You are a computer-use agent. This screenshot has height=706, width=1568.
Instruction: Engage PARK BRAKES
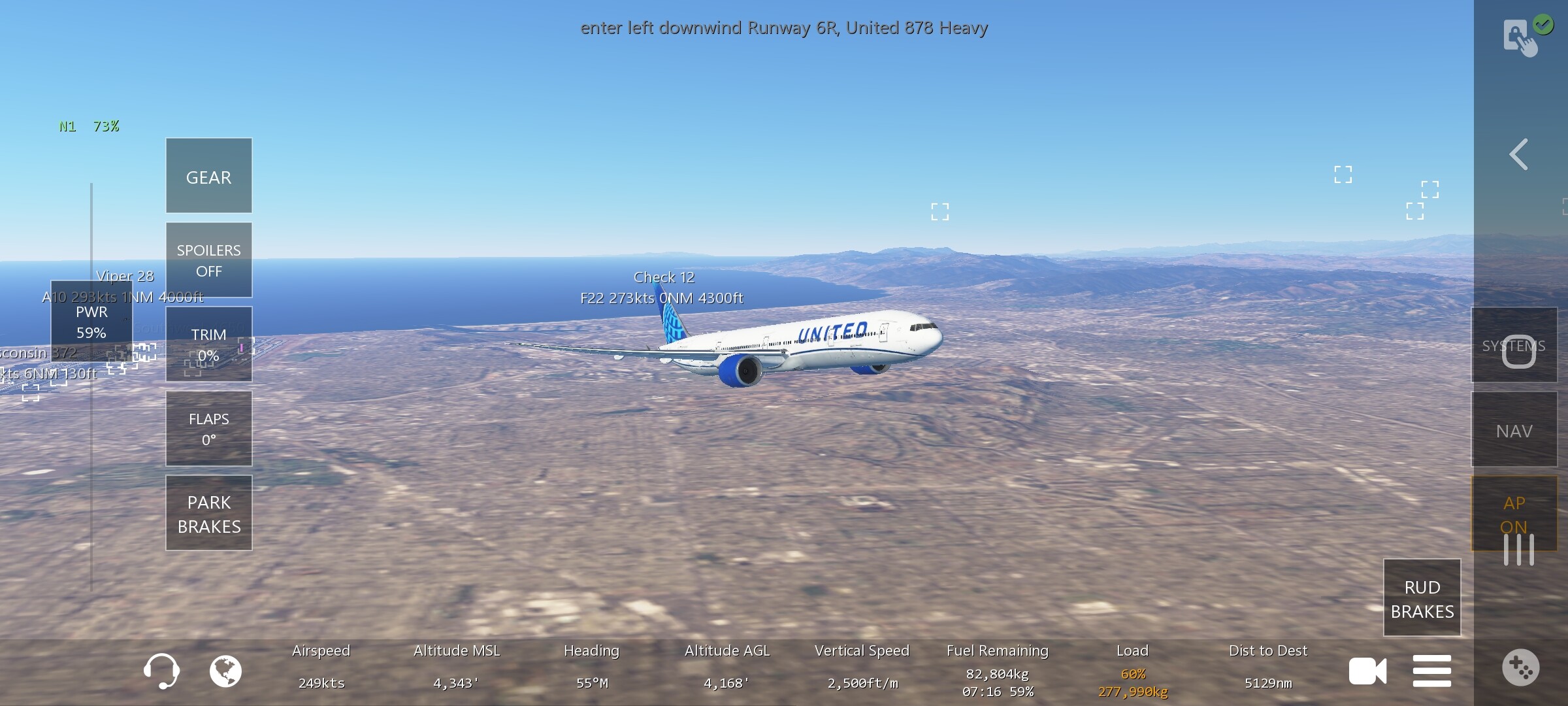click(x=208, y=513)
